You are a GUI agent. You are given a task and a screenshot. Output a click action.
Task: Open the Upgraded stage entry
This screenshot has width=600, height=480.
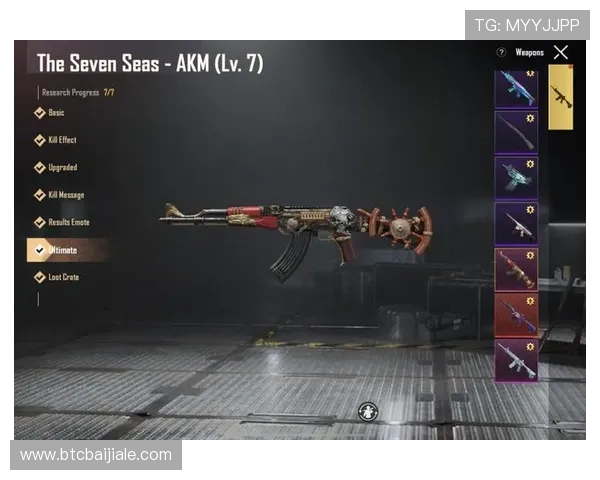click(x=61, y=167)
